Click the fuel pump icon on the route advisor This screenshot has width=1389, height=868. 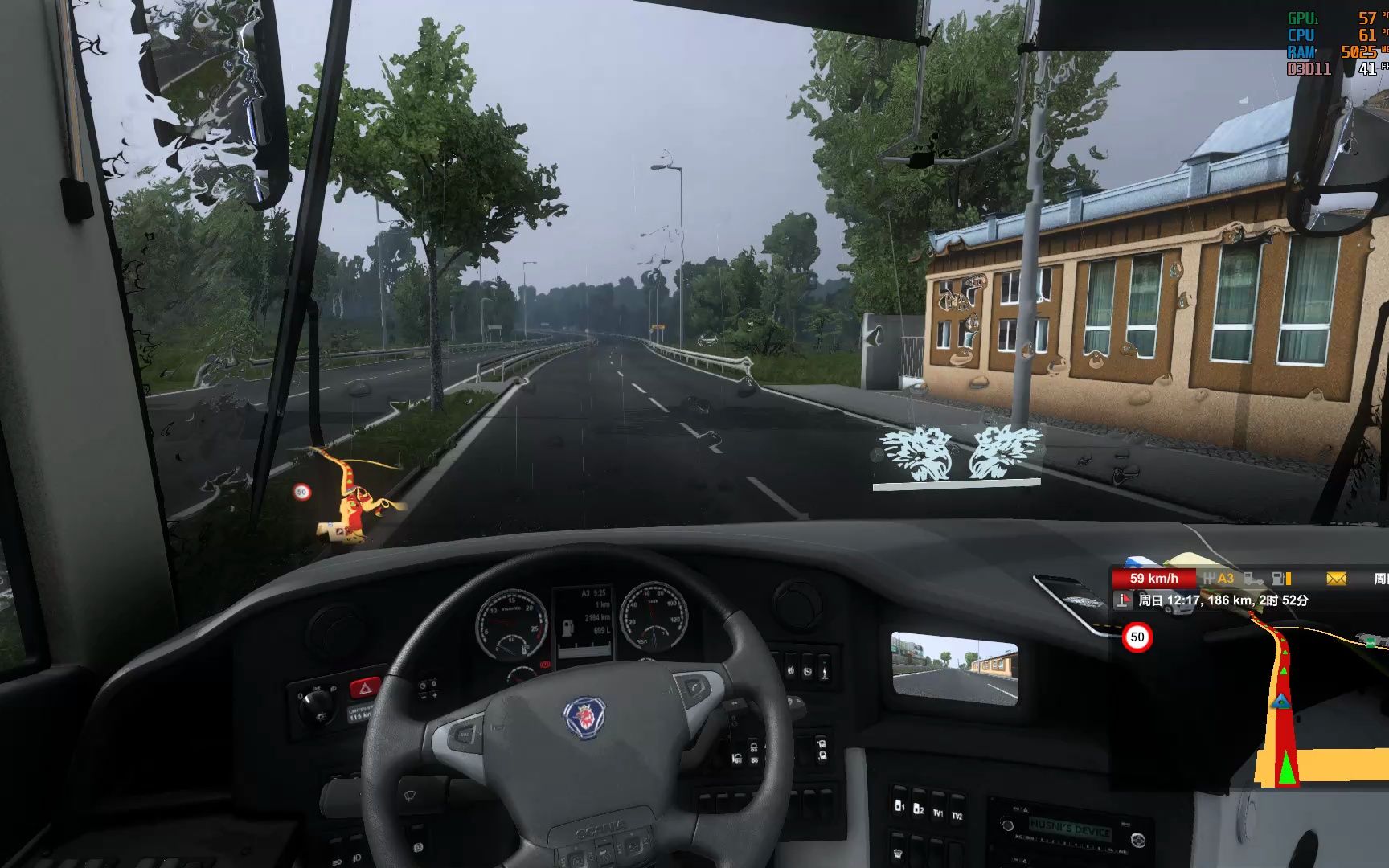tap(1278, 578)
